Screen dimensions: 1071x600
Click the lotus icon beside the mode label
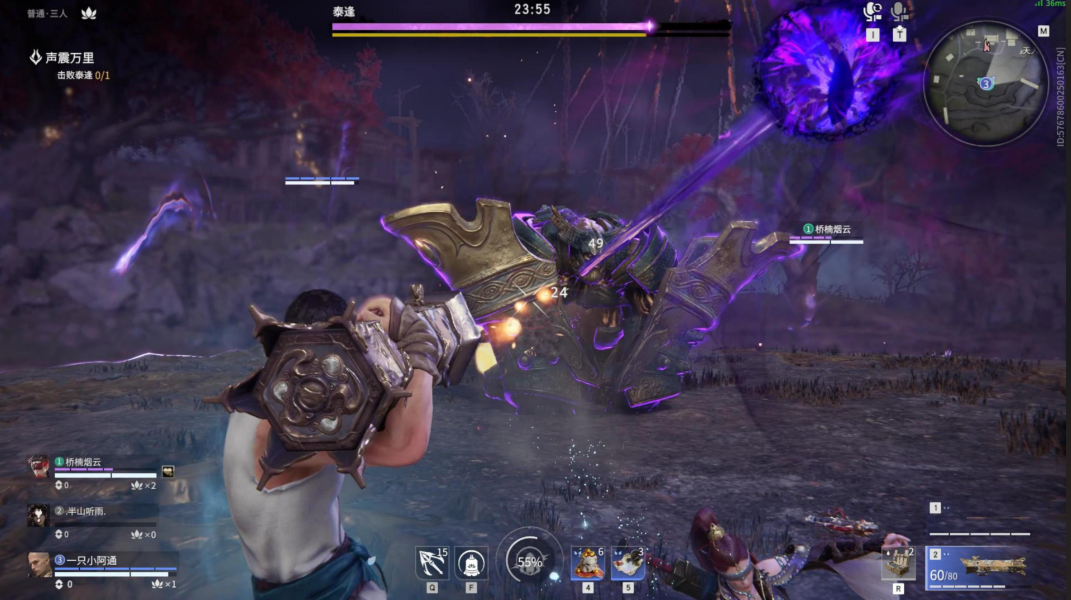[x=87, y=13]
